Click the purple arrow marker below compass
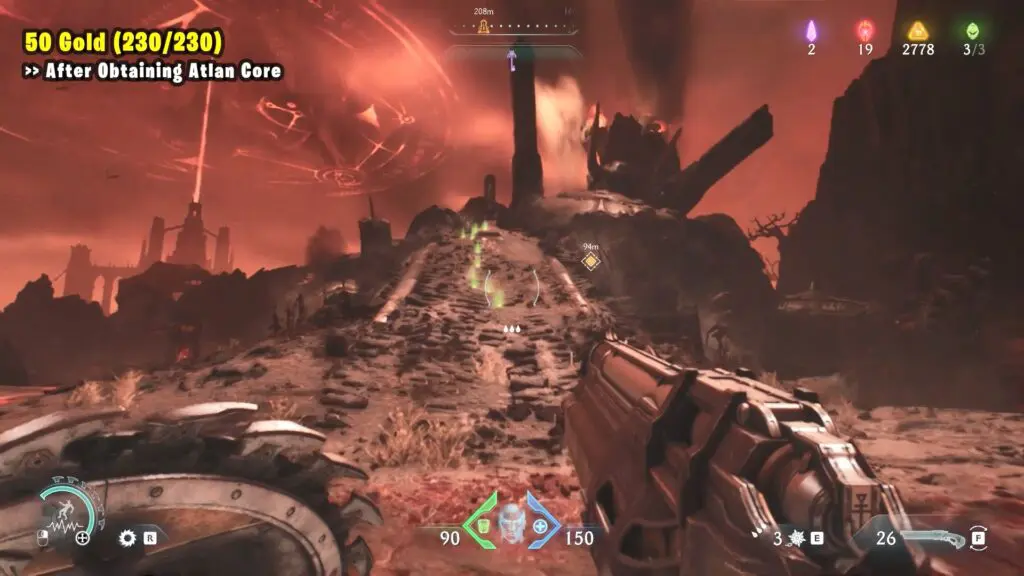The height and width of the screenshot is (576, 1024). pyautogui.click(x=513, y=62)
